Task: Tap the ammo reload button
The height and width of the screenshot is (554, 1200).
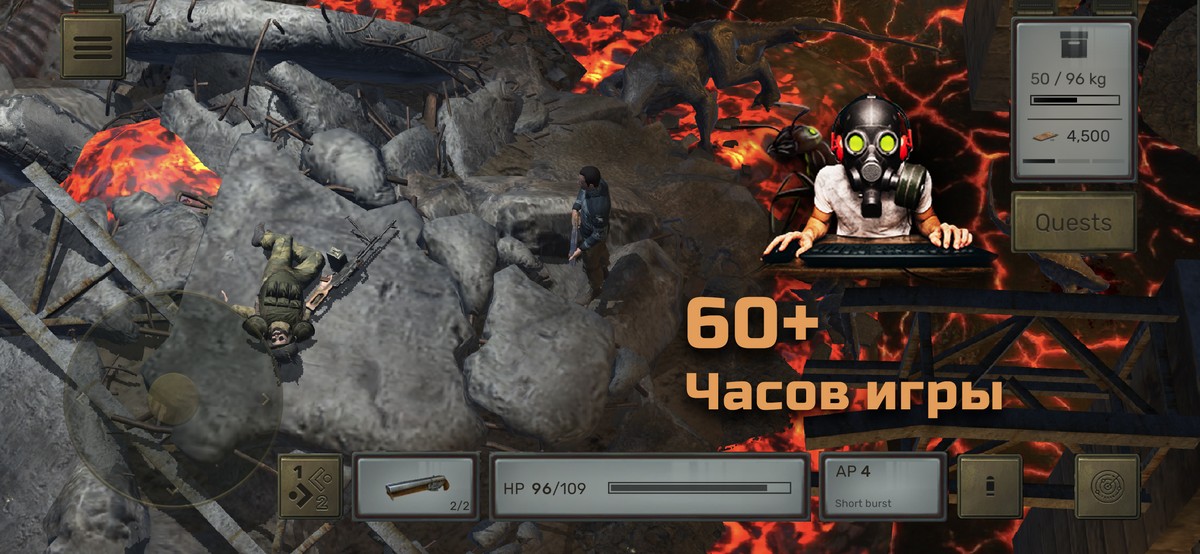Action: tap(990, 487)
